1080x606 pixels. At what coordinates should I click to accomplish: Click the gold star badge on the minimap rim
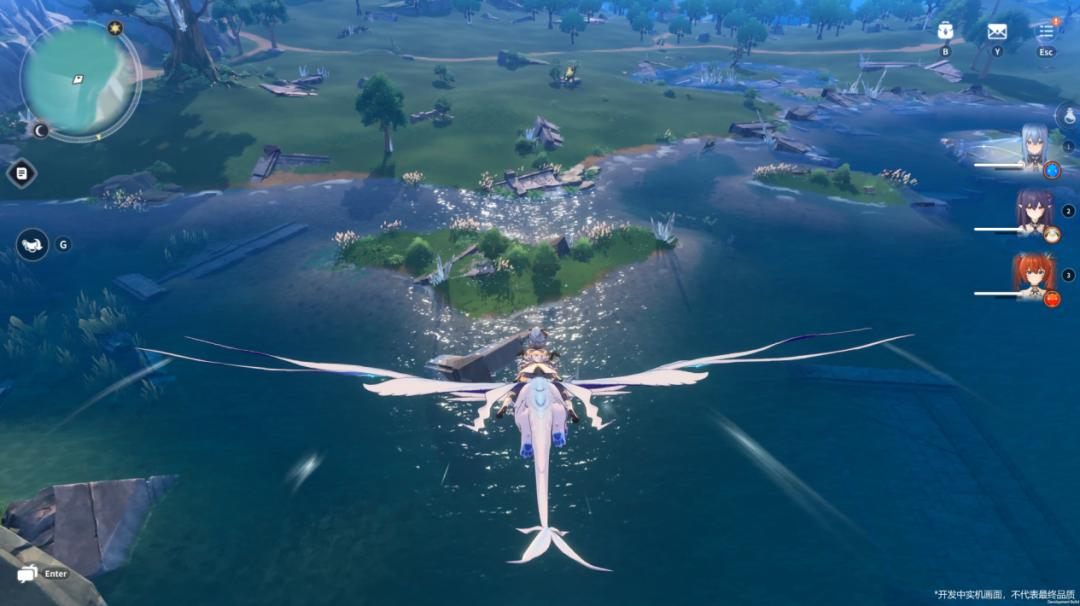tap(114, 28)
